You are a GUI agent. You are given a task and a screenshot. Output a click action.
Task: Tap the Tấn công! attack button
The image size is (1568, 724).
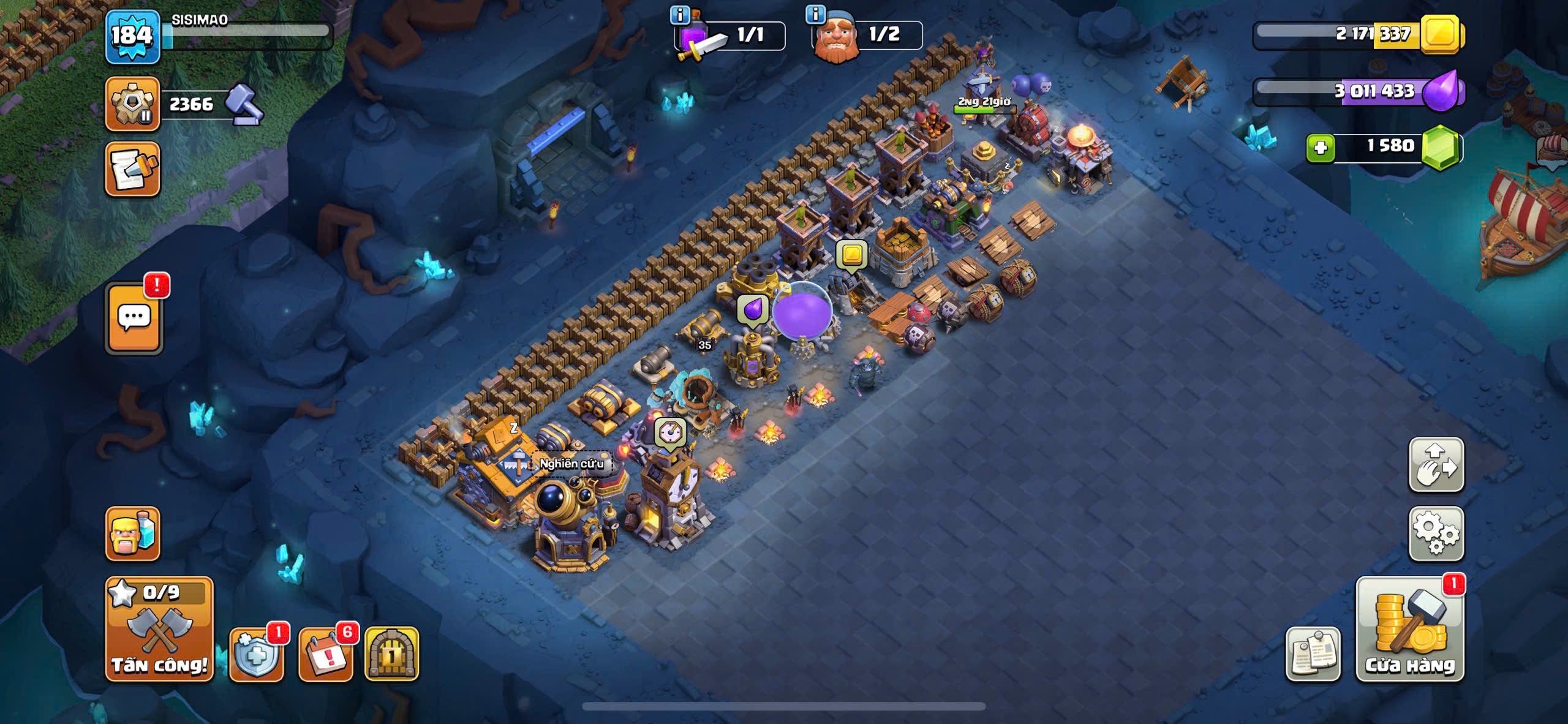(159, 629)
